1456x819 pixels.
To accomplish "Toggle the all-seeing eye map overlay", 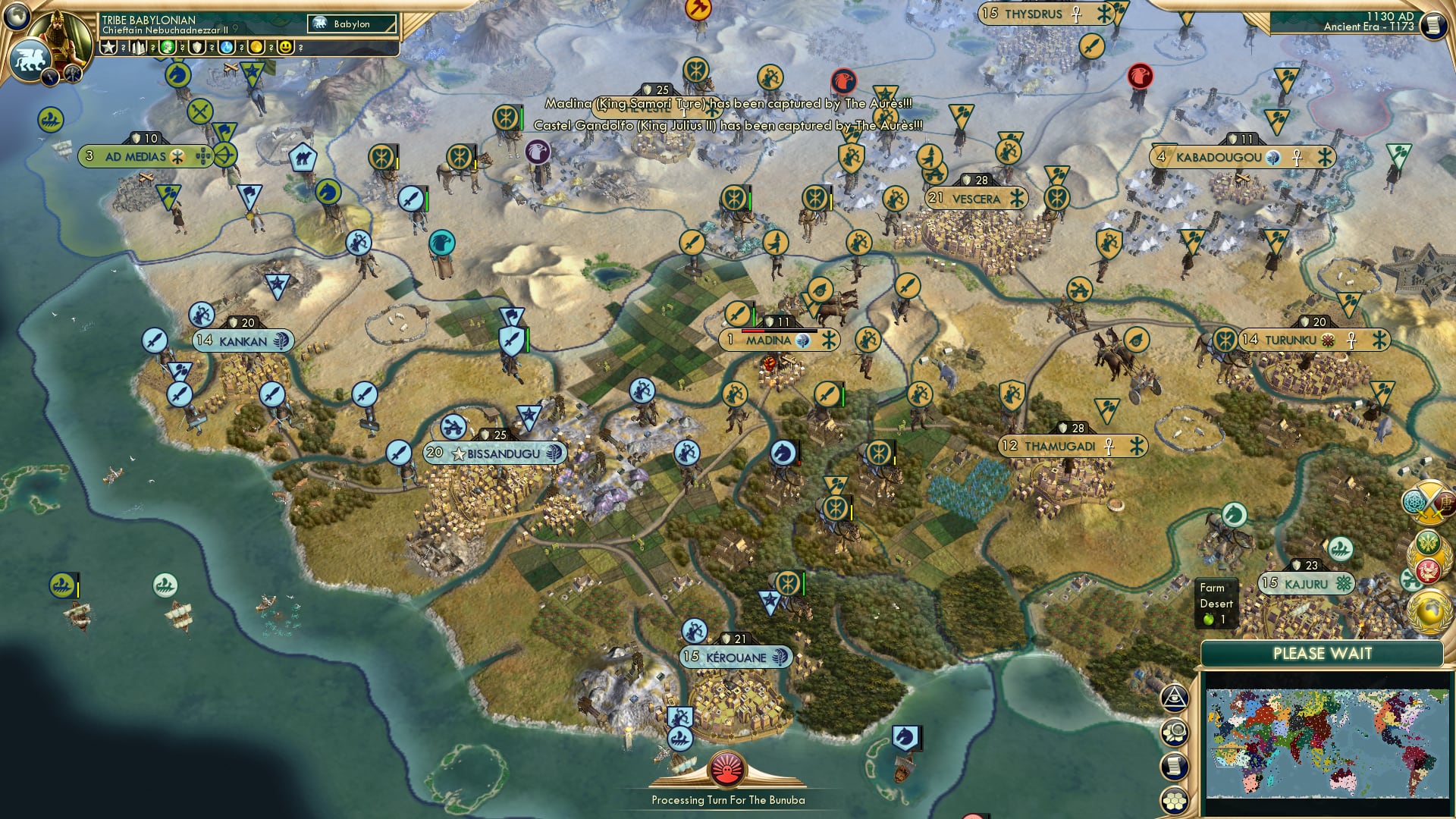I will click(x=1173, y=698).
